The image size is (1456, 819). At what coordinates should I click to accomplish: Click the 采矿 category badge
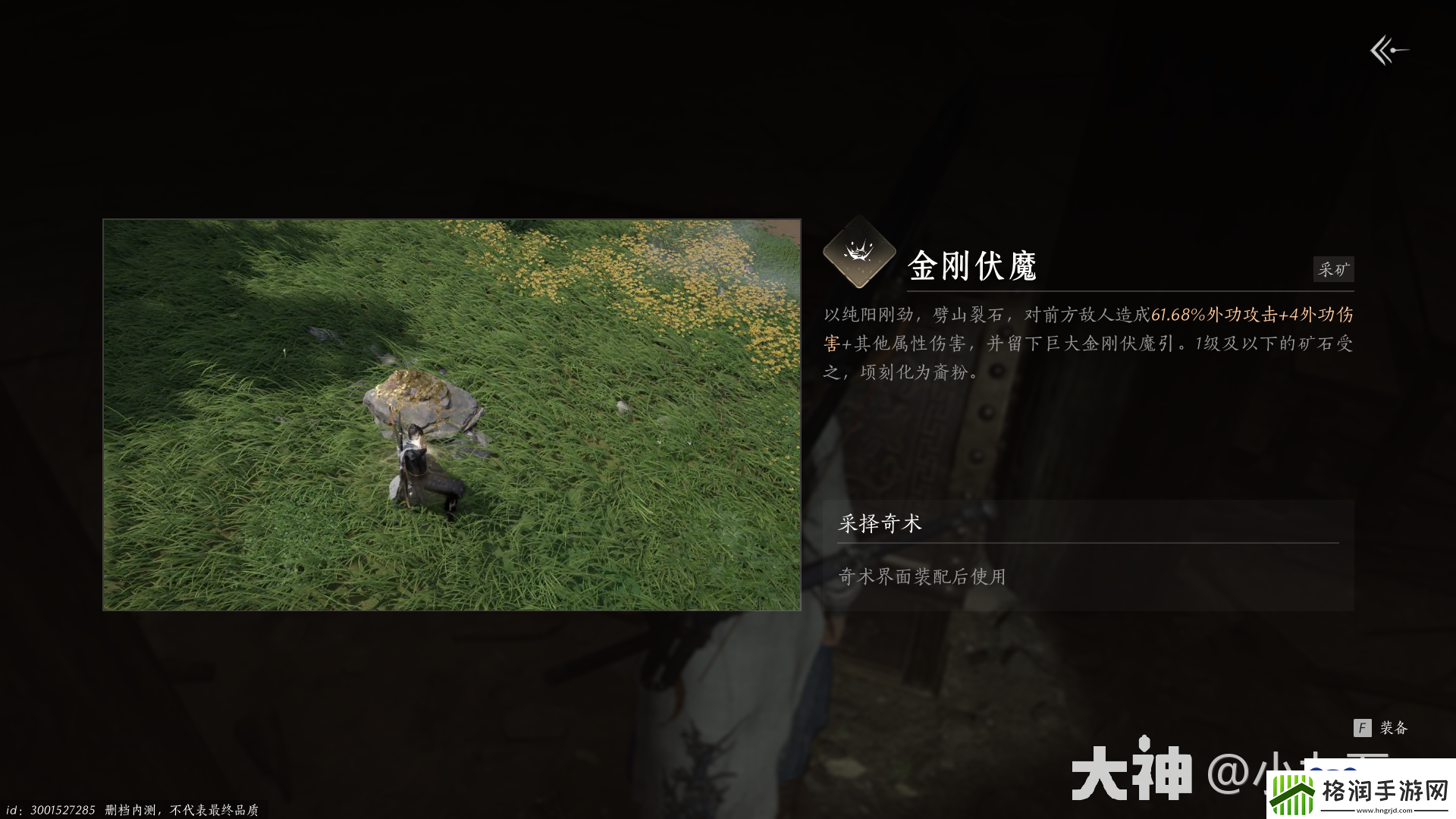tap(1334, 270)
